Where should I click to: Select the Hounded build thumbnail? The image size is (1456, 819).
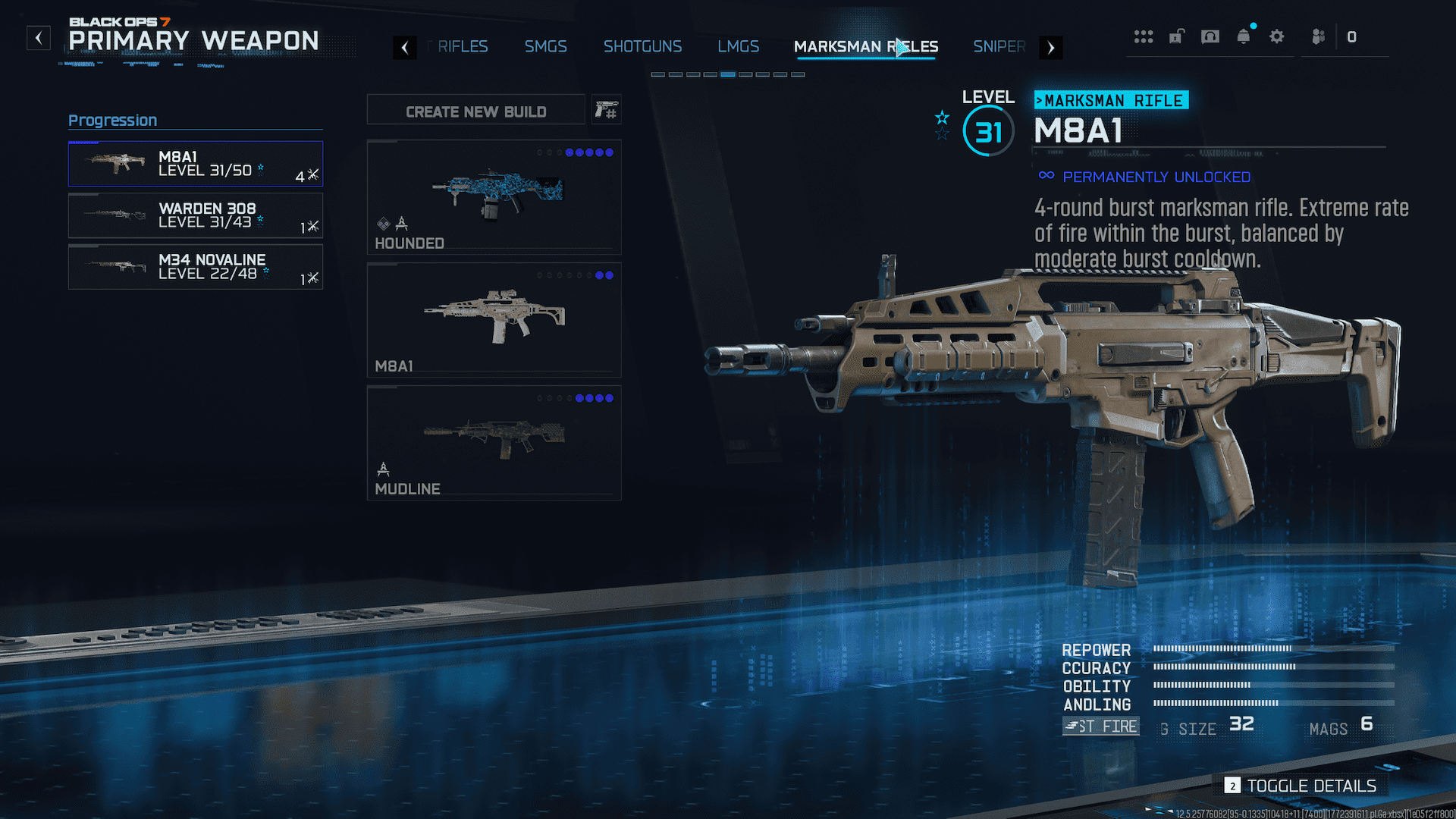coord(494,196)
